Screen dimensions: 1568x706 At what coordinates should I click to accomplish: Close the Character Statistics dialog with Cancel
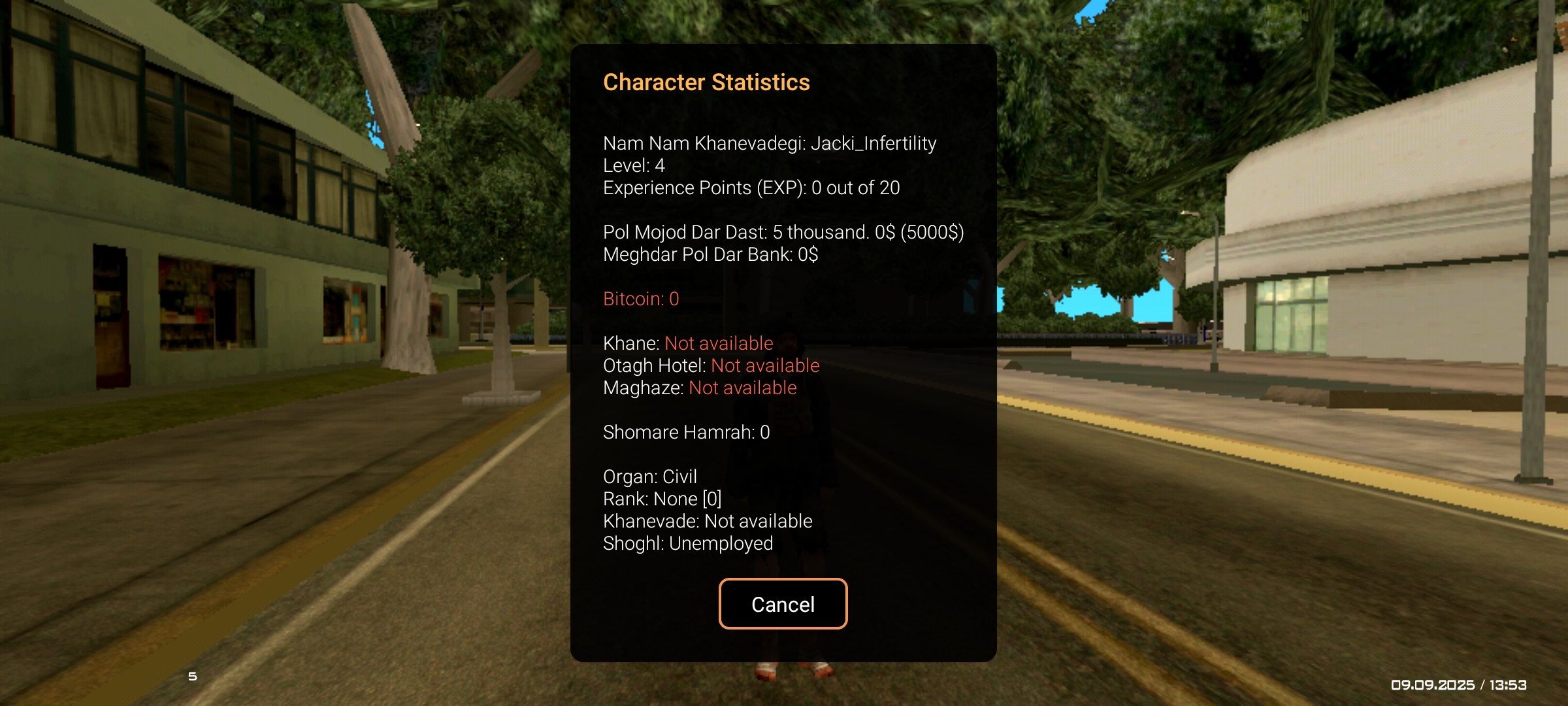[783, 604]
